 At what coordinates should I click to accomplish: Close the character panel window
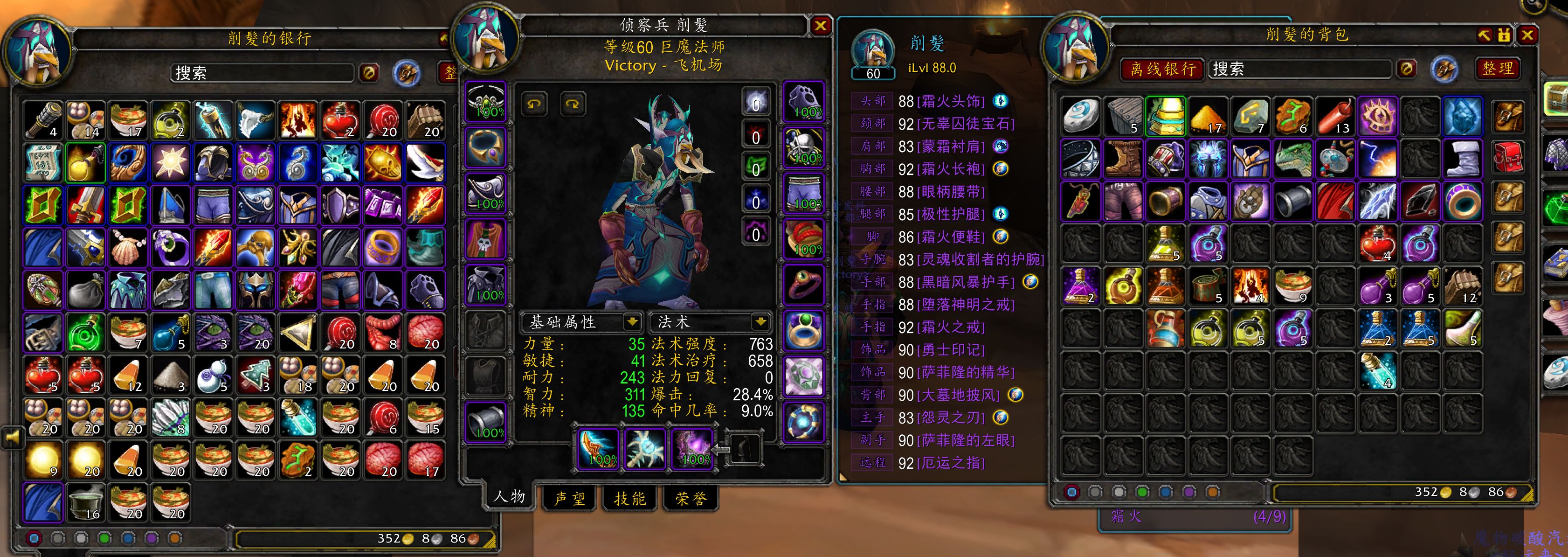tap(820, 26)
